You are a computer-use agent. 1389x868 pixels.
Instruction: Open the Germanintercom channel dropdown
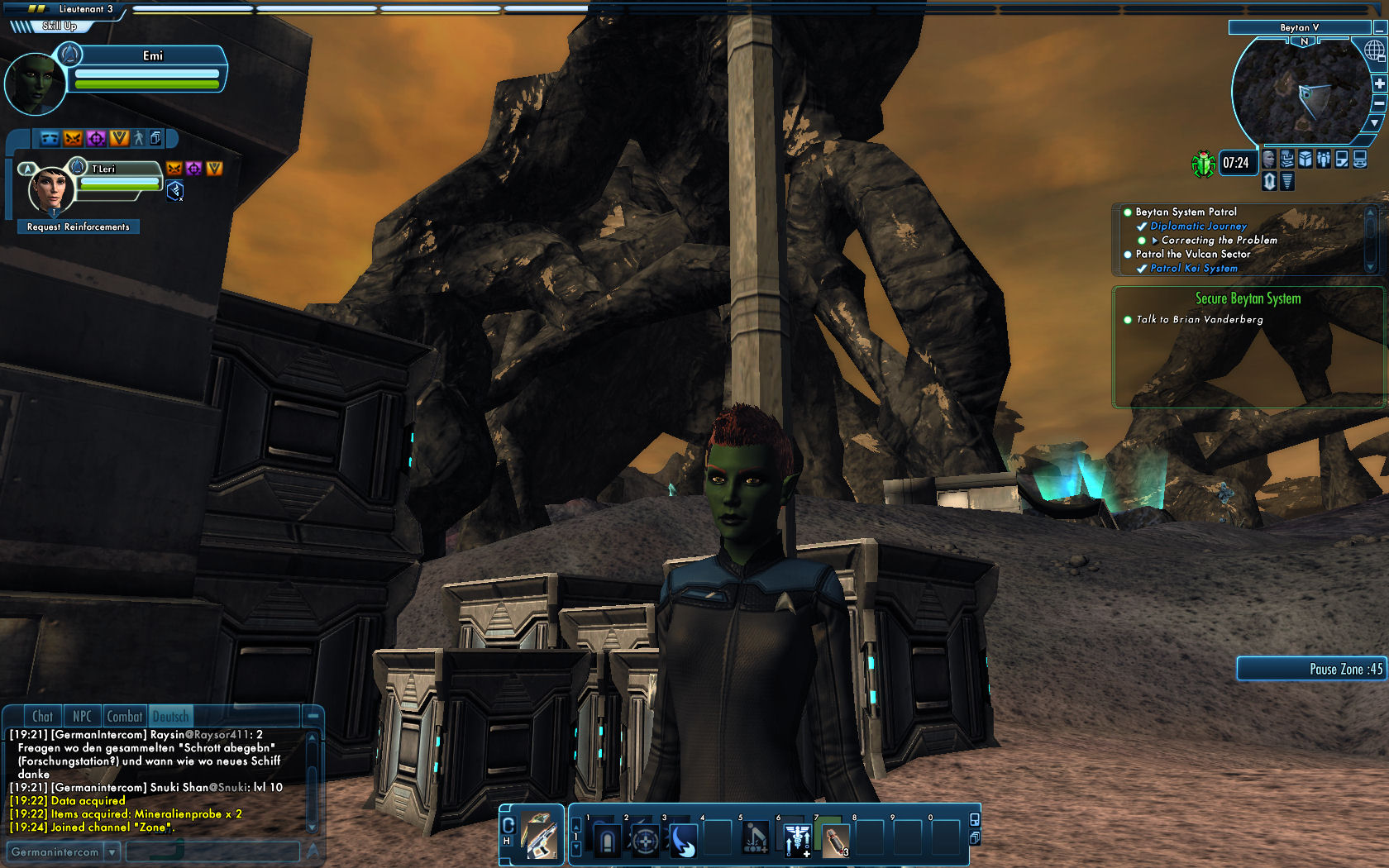pos(112,851)
